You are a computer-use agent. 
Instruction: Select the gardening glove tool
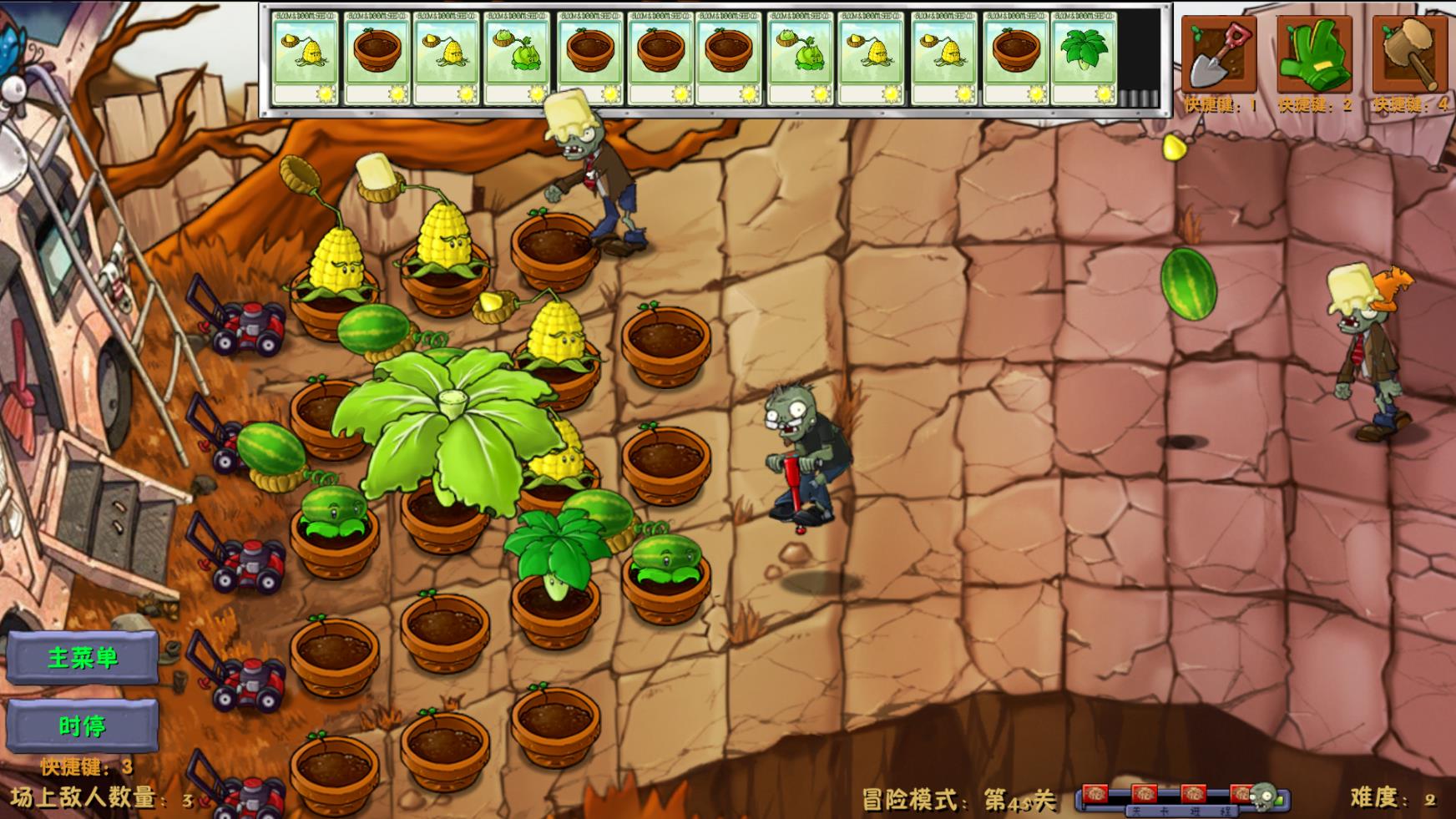pyautogui.click(x=1317, y=54)
